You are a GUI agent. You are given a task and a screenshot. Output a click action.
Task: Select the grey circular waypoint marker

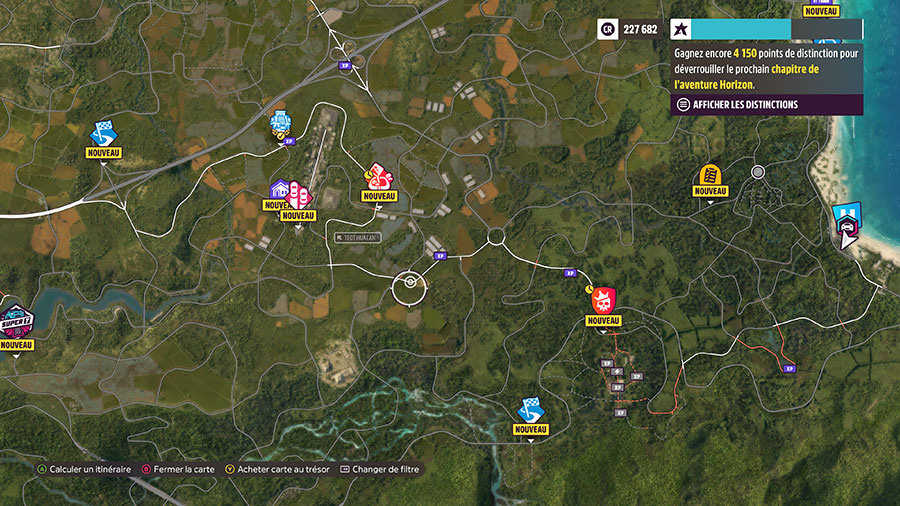click(758, 172)
